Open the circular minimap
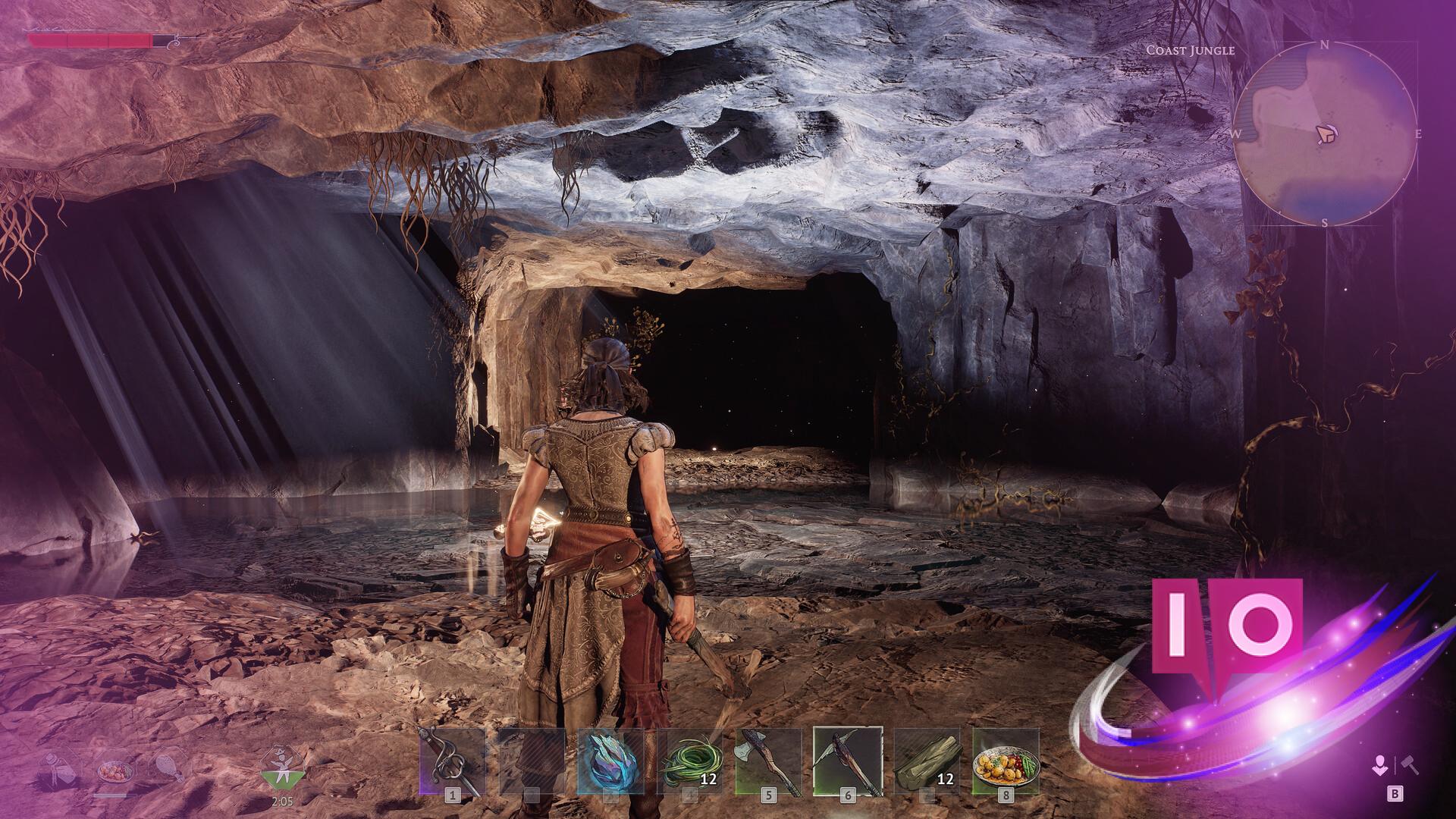The image size is (1456, 819). (1324, 134)
